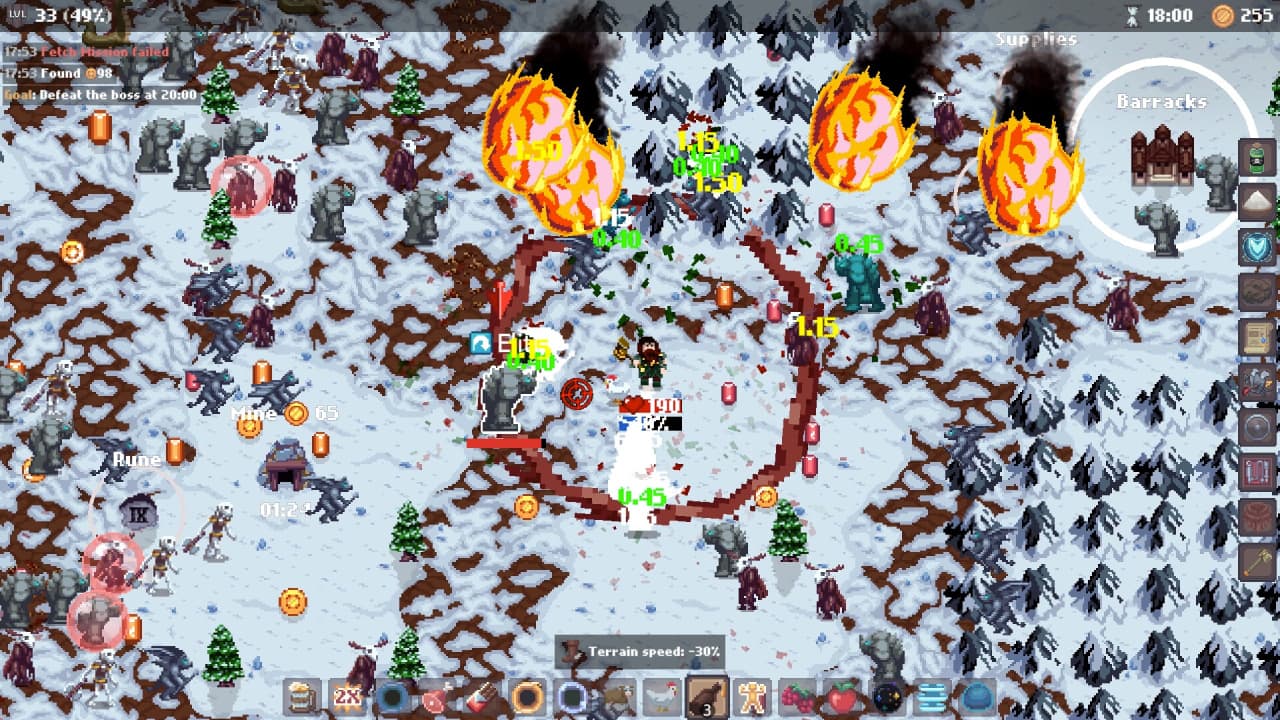1280x720 pixels.
Task: Click the defeat the boss goal tracker
Action: pyautogui.click(x=100, y=95)
